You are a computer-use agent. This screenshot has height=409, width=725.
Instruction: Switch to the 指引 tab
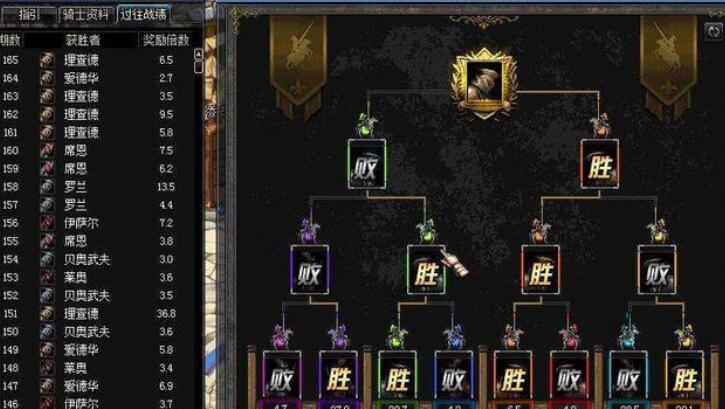[x=30, y=14]
